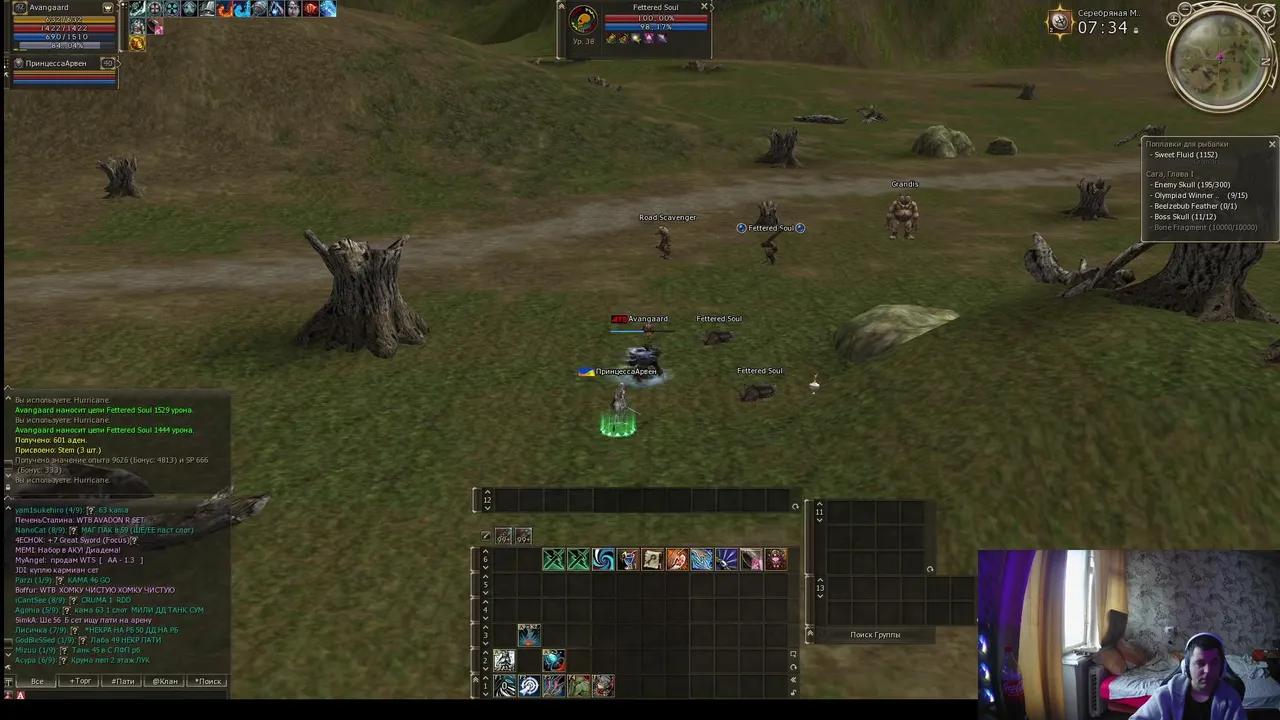The width and height of the screenshot is (1280, 720).
Task: Click the double-chevron collapse arrow near Поиск Группы
Action: [x=810, y=633]
